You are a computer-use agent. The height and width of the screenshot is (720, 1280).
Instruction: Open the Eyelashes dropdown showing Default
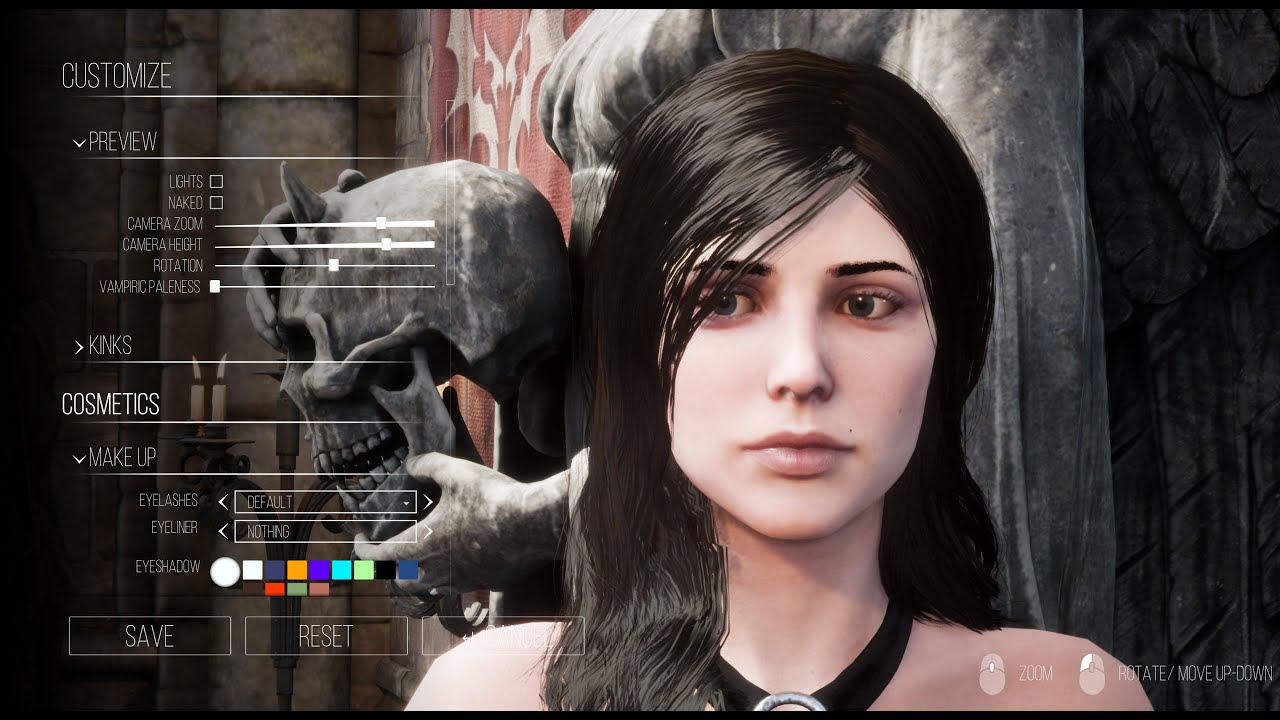click(320, 502)
